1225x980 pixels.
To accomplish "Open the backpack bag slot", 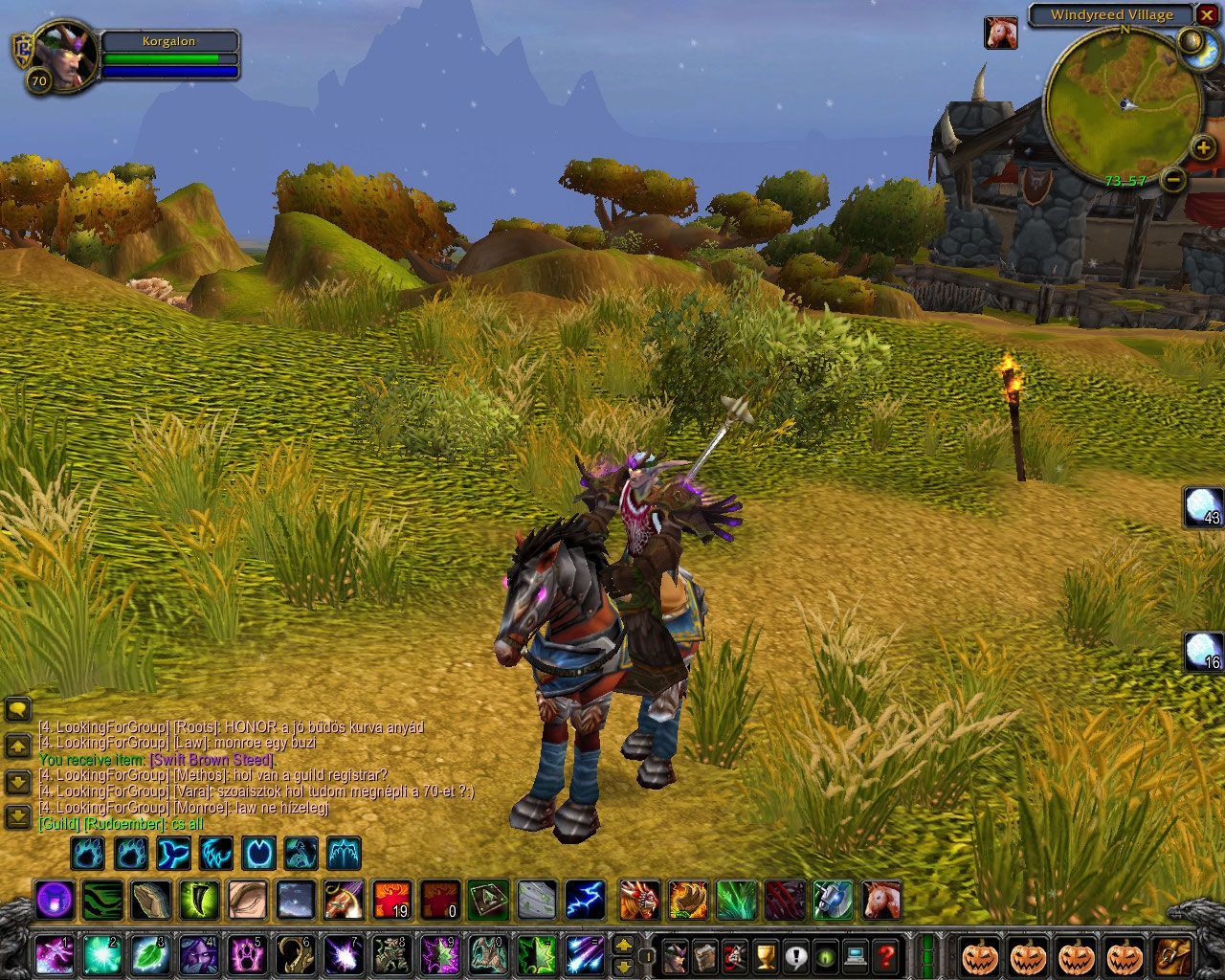I will pos(1171,955).
